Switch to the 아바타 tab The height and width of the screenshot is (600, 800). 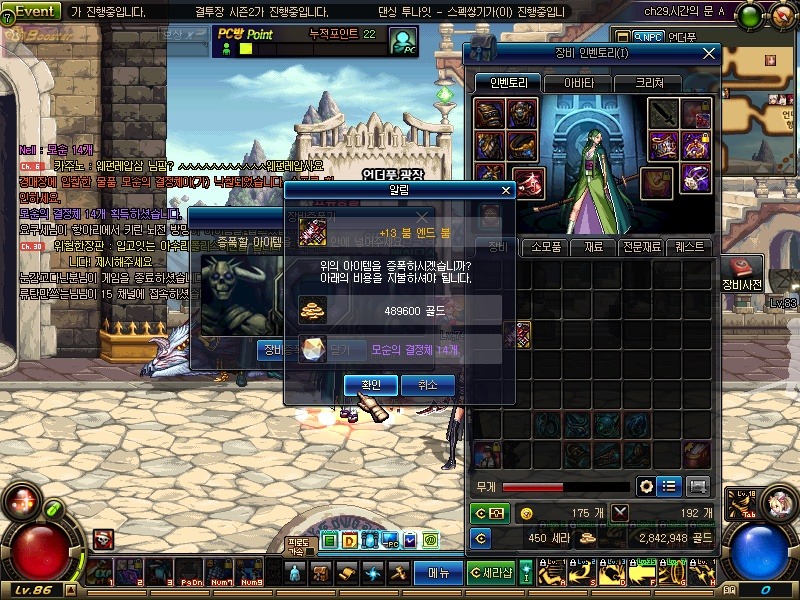coord(578,83)
